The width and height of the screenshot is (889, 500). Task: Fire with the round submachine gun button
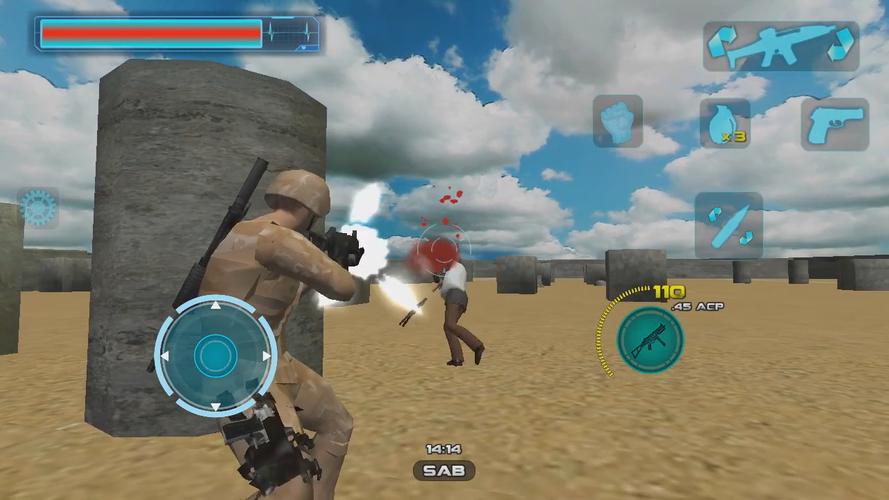(x=649, y=335)
